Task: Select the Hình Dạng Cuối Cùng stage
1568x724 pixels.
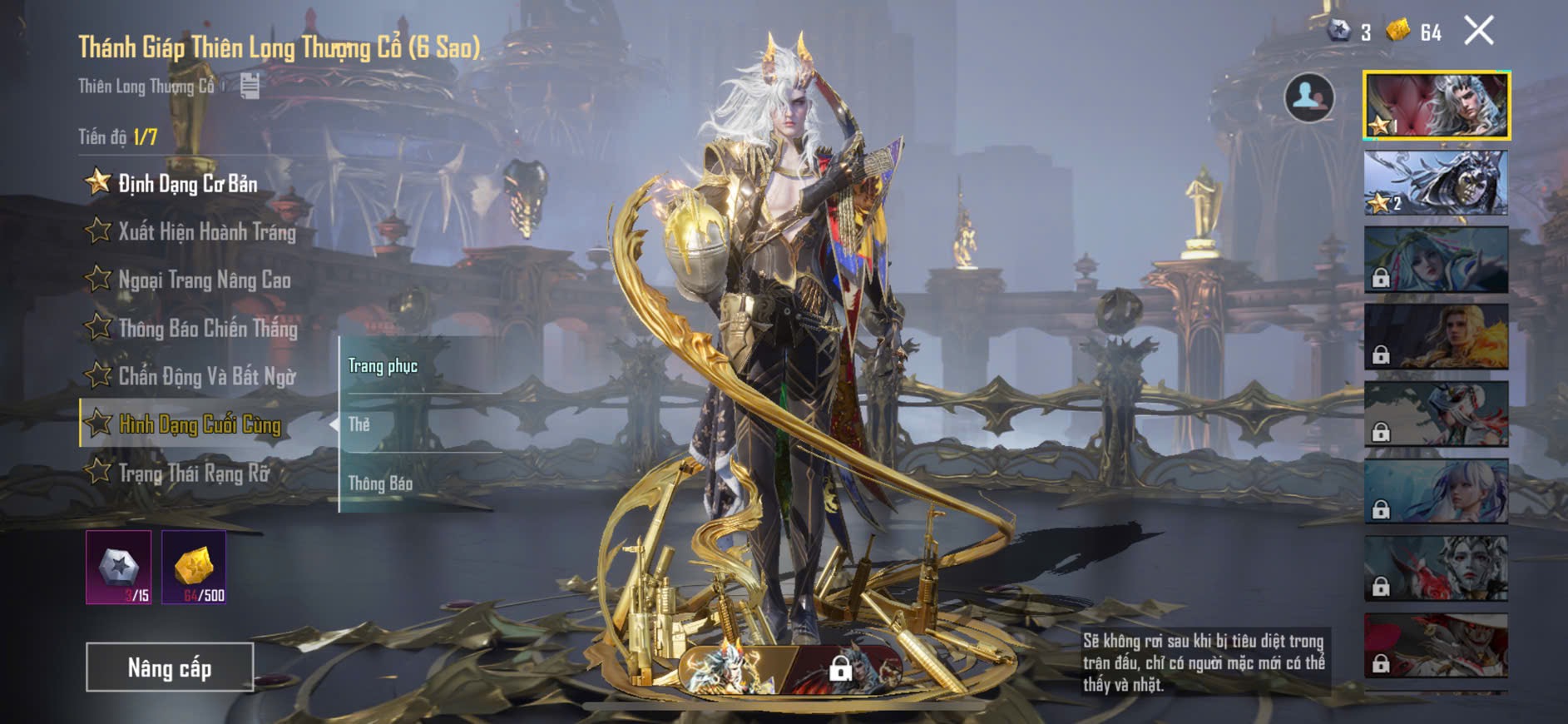Action: (200, 424)
